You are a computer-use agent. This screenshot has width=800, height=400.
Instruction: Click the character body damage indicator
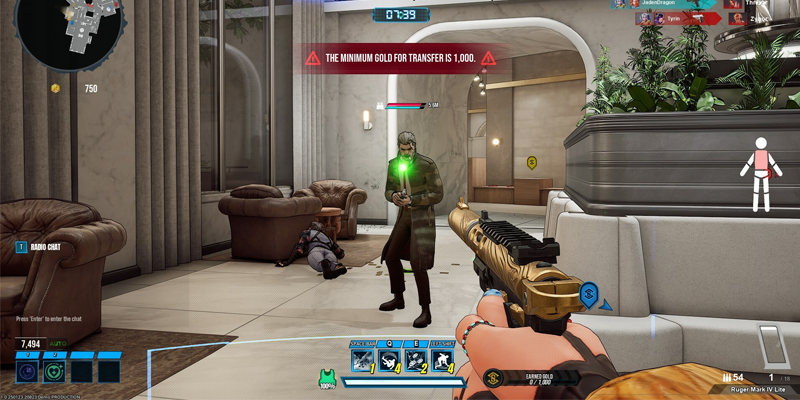(762, 173)
